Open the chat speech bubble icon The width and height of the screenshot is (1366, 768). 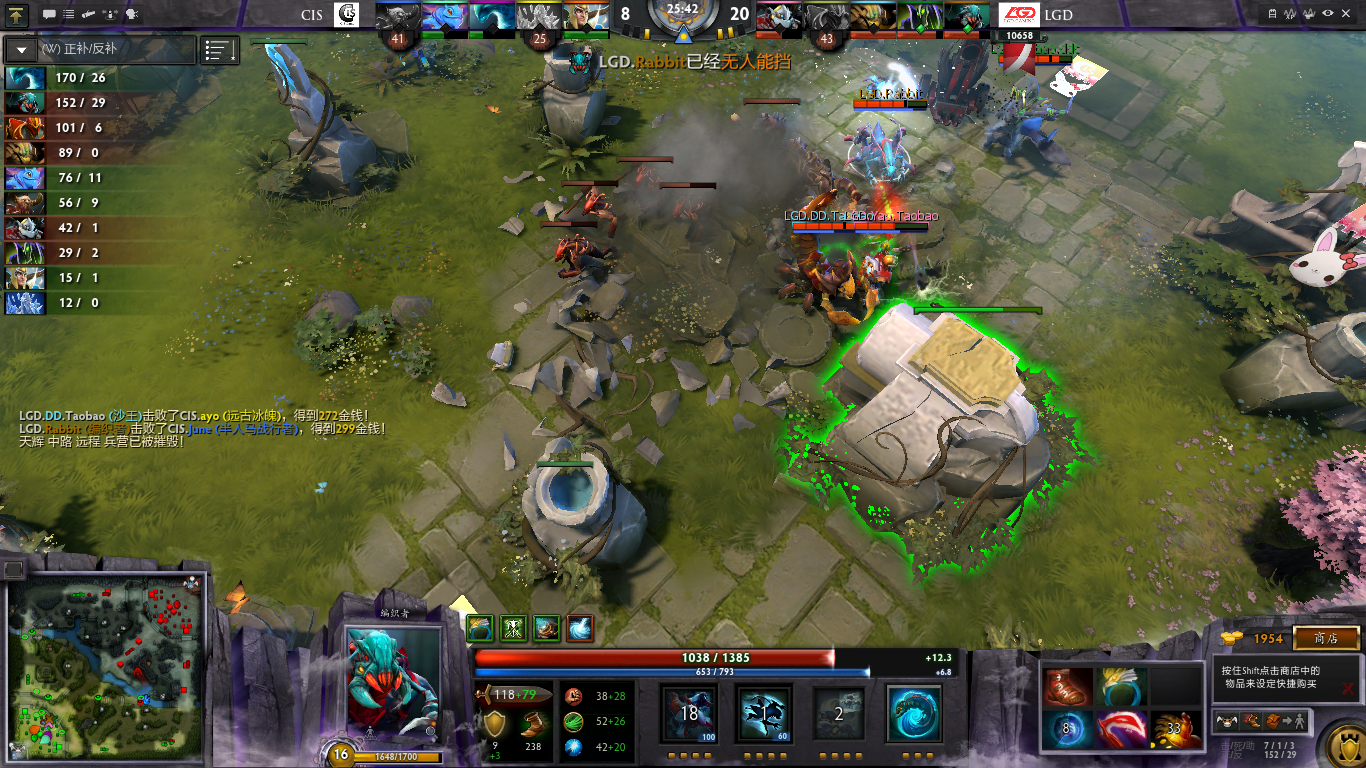(x=49, y=14)
